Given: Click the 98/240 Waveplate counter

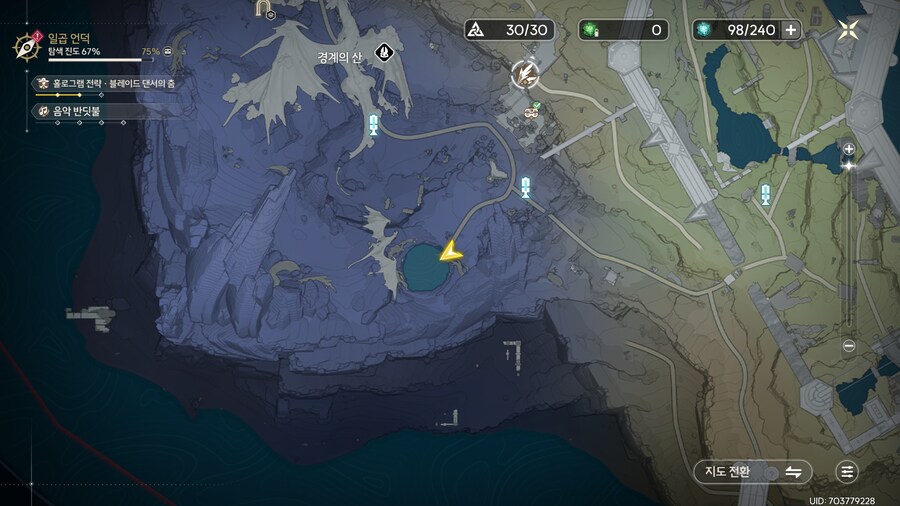Looking at the screenshot, I should pos(738,30).
